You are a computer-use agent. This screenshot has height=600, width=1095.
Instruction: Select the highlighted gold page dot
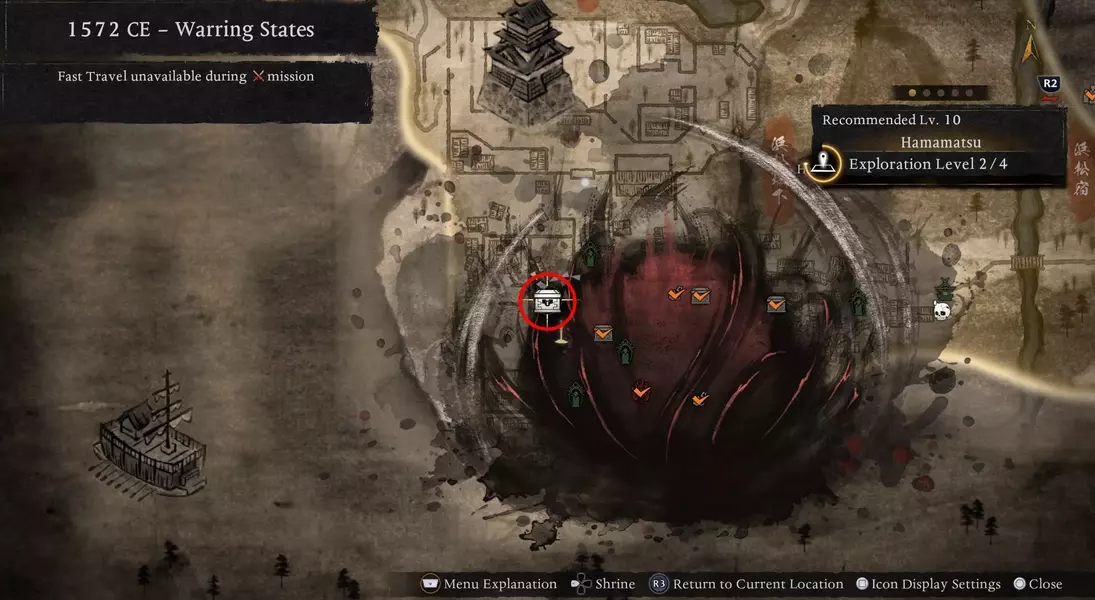click(x=911, y=93)
